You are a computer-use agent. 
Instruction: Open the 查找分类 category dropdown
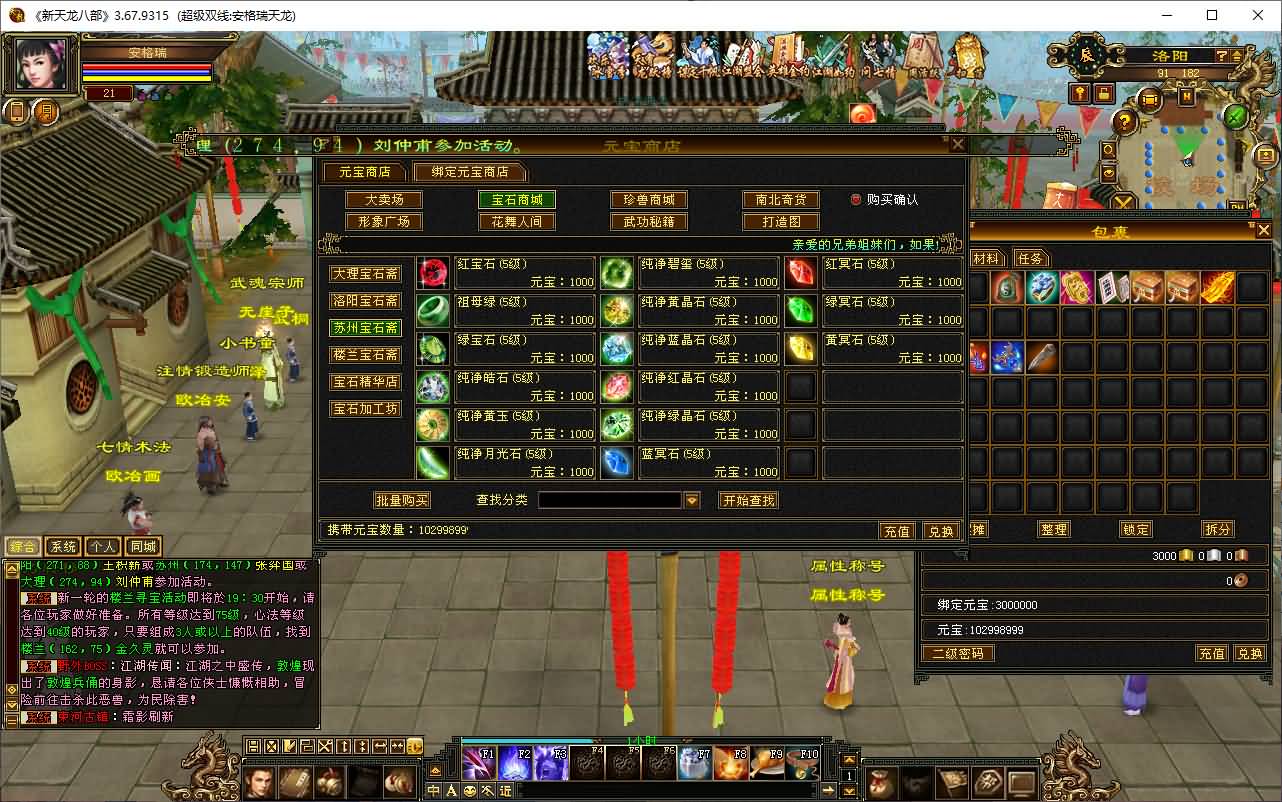692,499
